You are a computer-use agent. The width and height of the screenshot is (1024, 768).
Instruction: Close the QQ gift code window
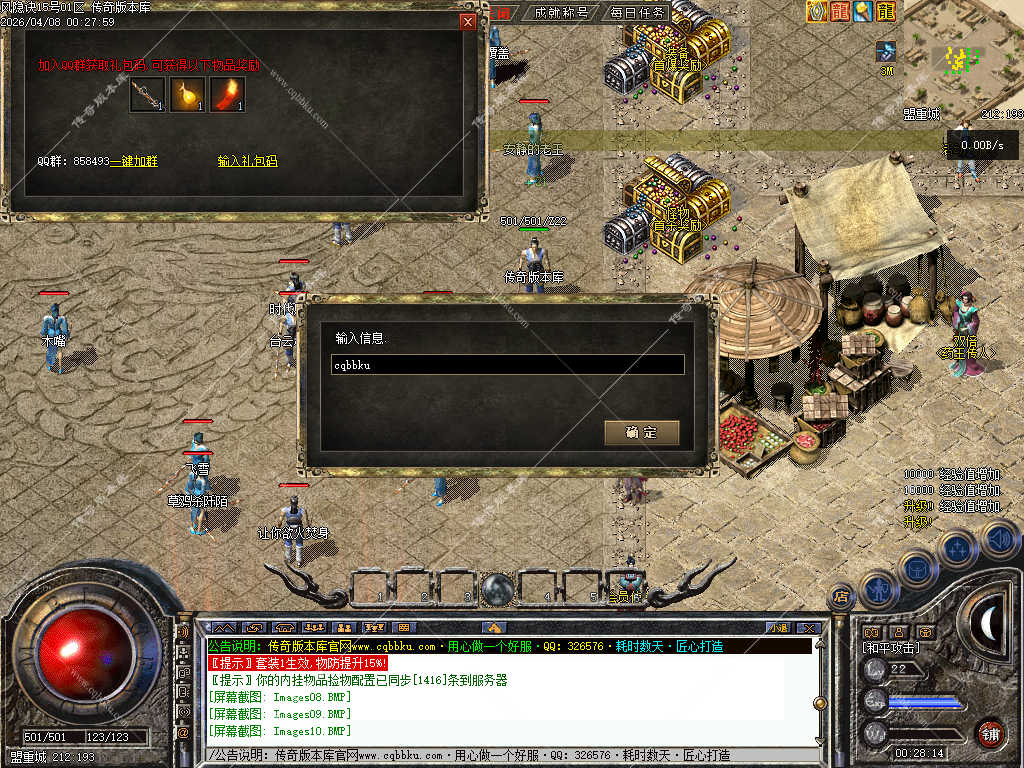click(x=468, y=21)
